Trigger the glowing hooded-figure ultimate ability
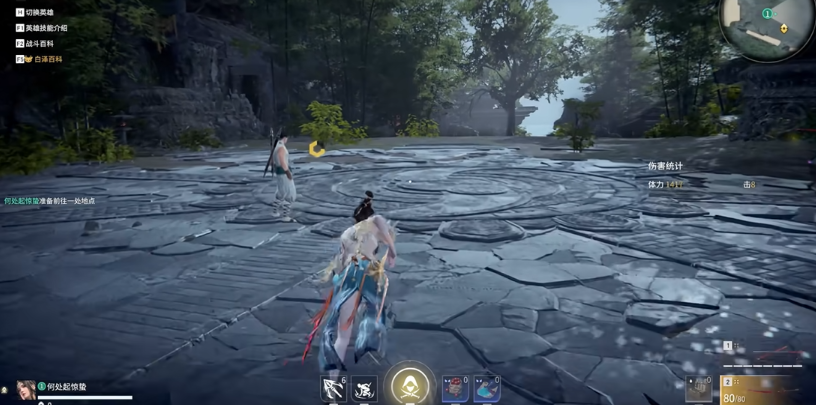Screen dimensions: 816x405 410,385
